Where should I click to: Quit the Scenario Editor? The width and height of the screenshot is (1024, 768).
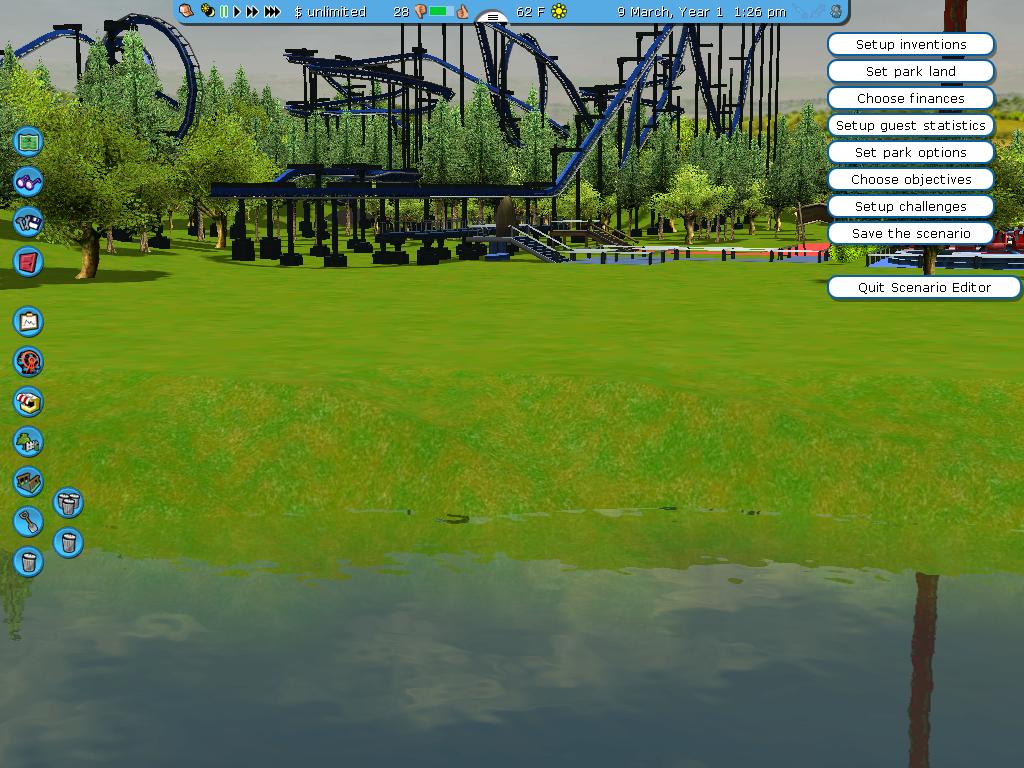click(x=923, y=288)
